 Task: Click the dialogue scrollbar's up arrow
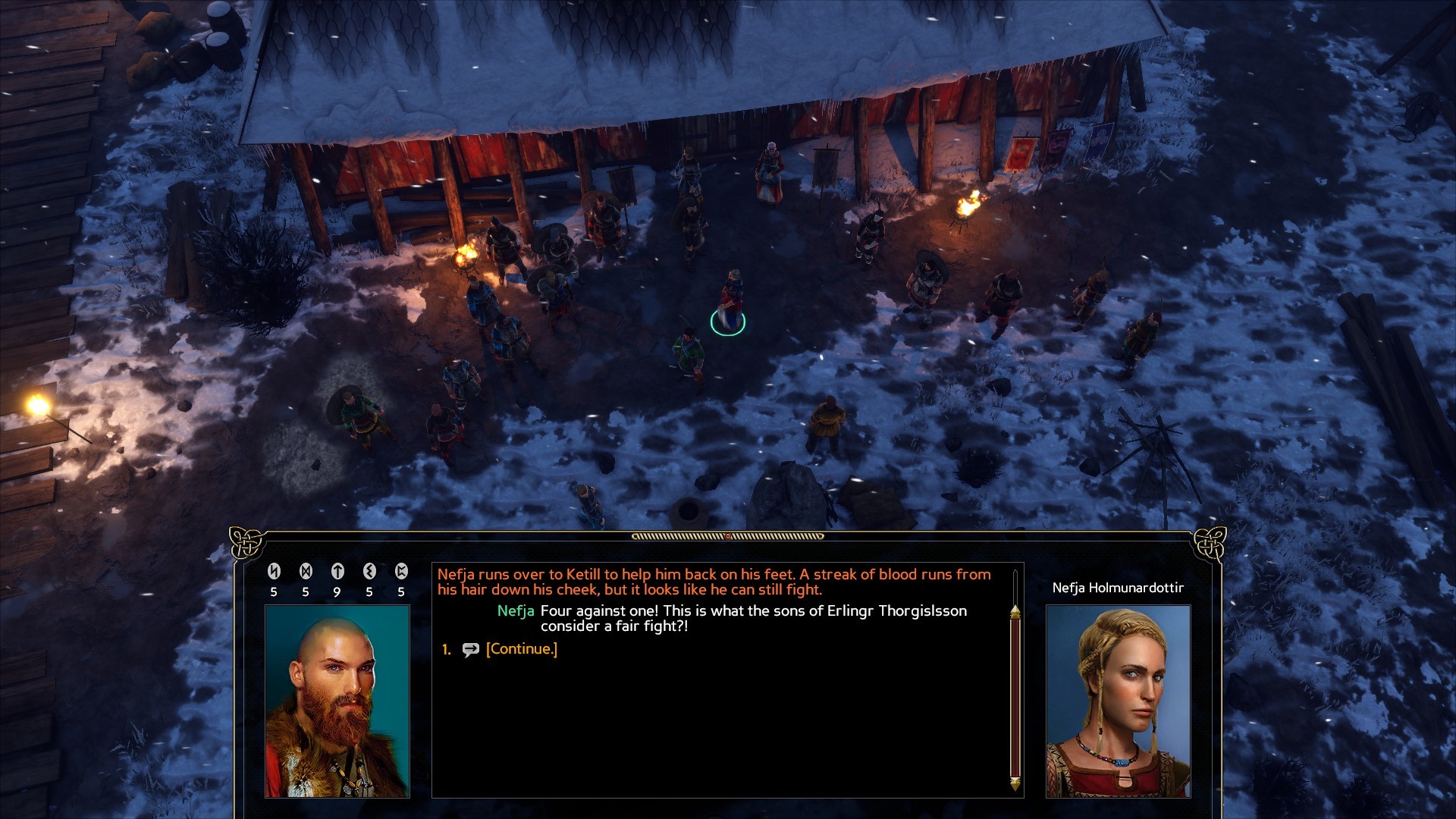[x=1015, y=611]
